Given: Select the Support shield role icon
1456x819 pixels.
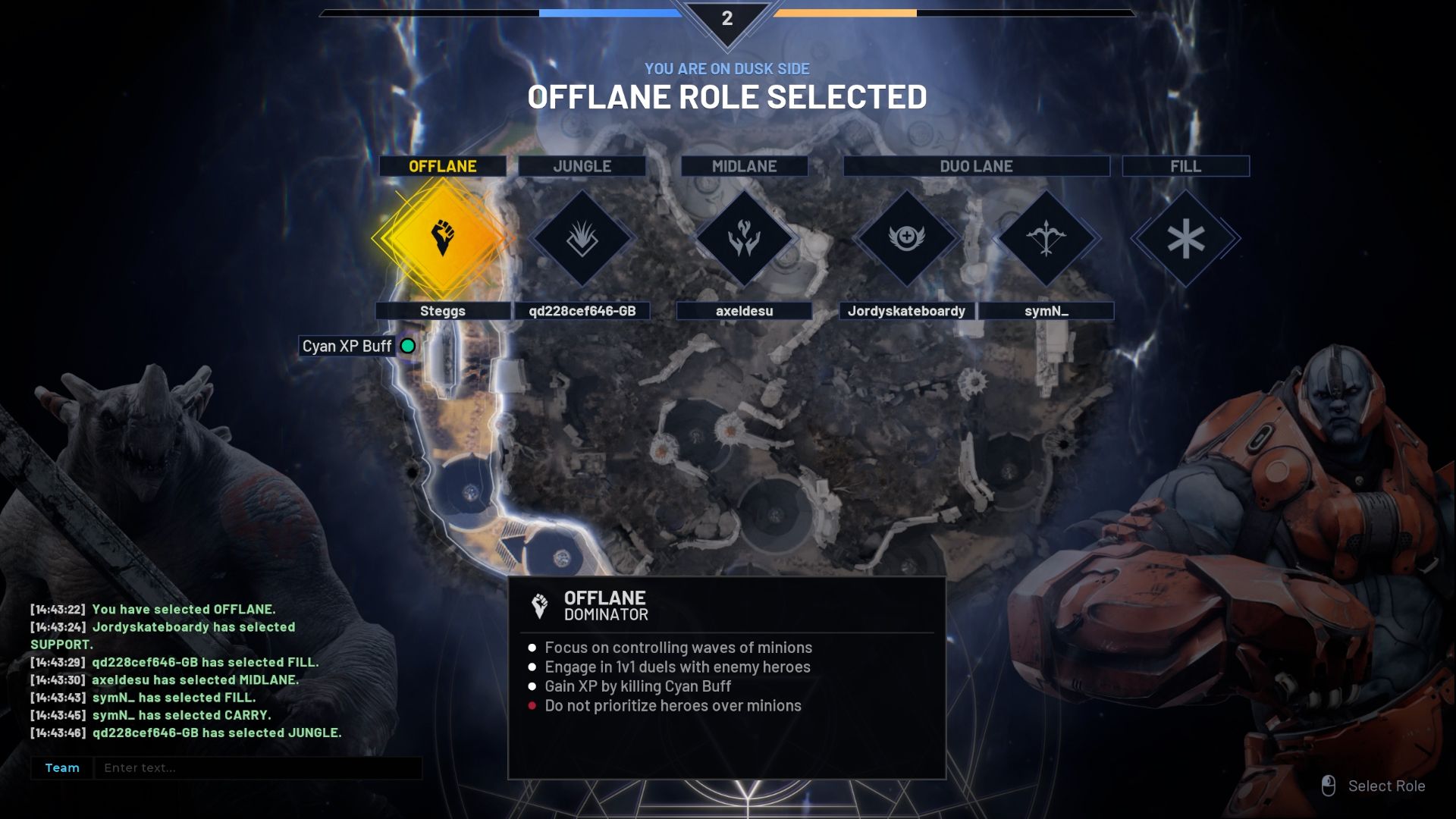Looking at the screenshot, I should [x=906, y=238].
